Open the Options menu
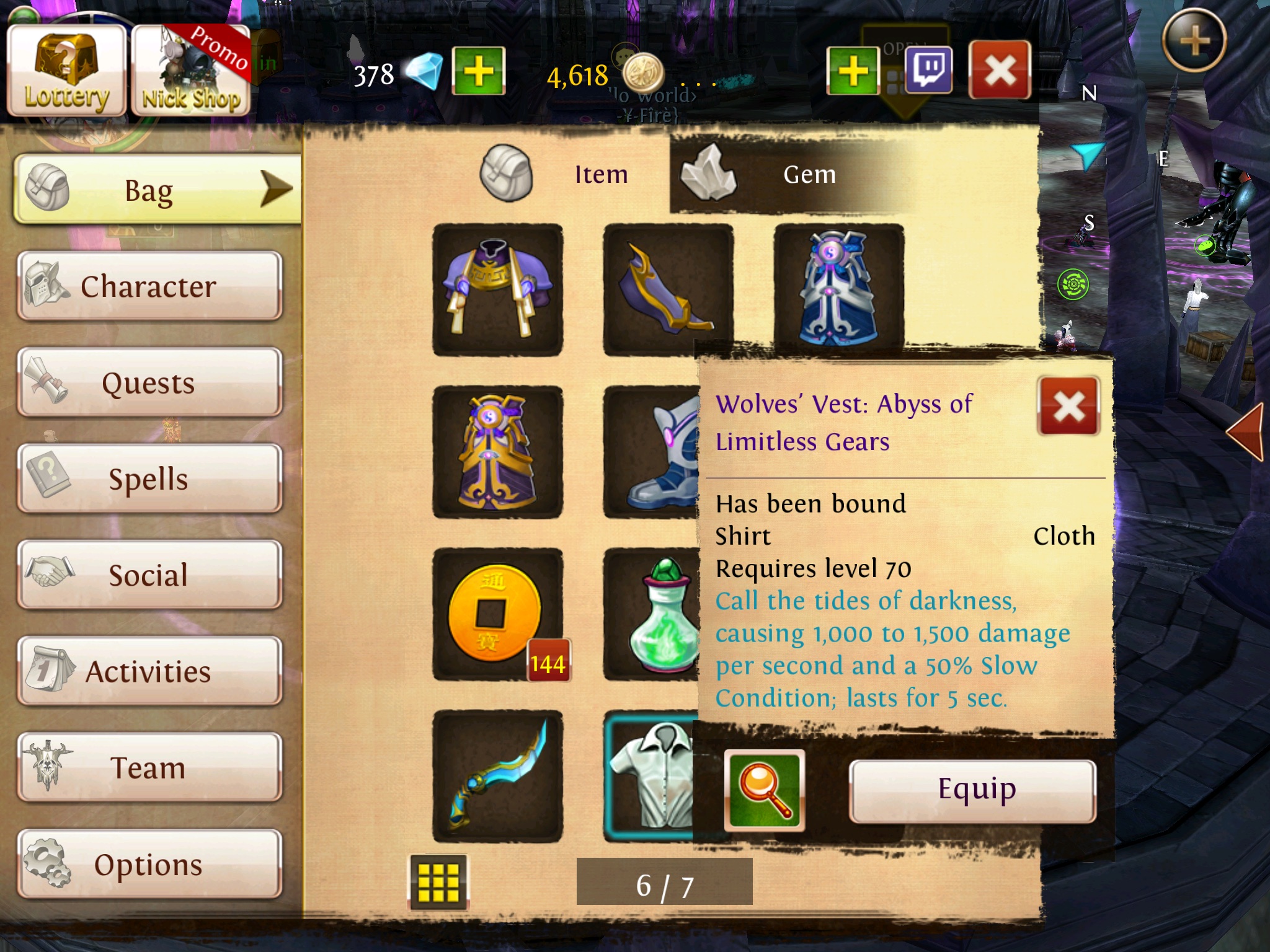 (x=149, y=864)
